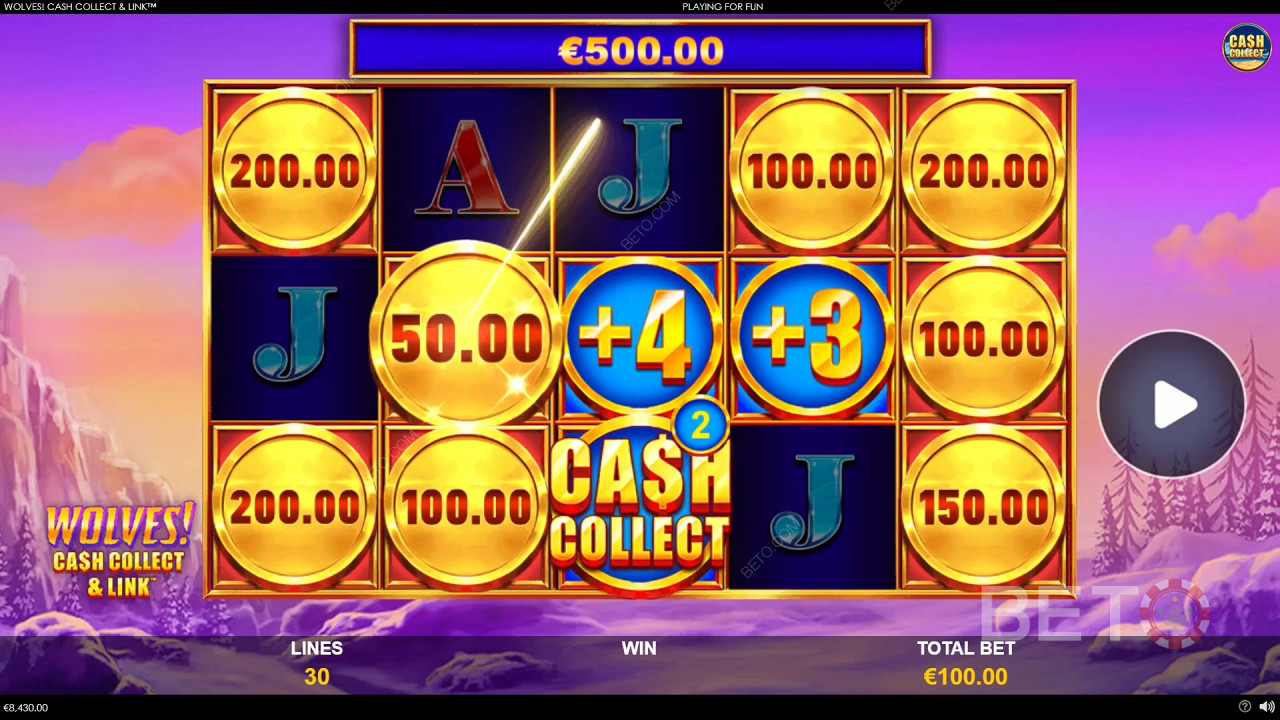Click the Cash Collect symbol on the reels
1280x720 pixels.
point(640,505)
